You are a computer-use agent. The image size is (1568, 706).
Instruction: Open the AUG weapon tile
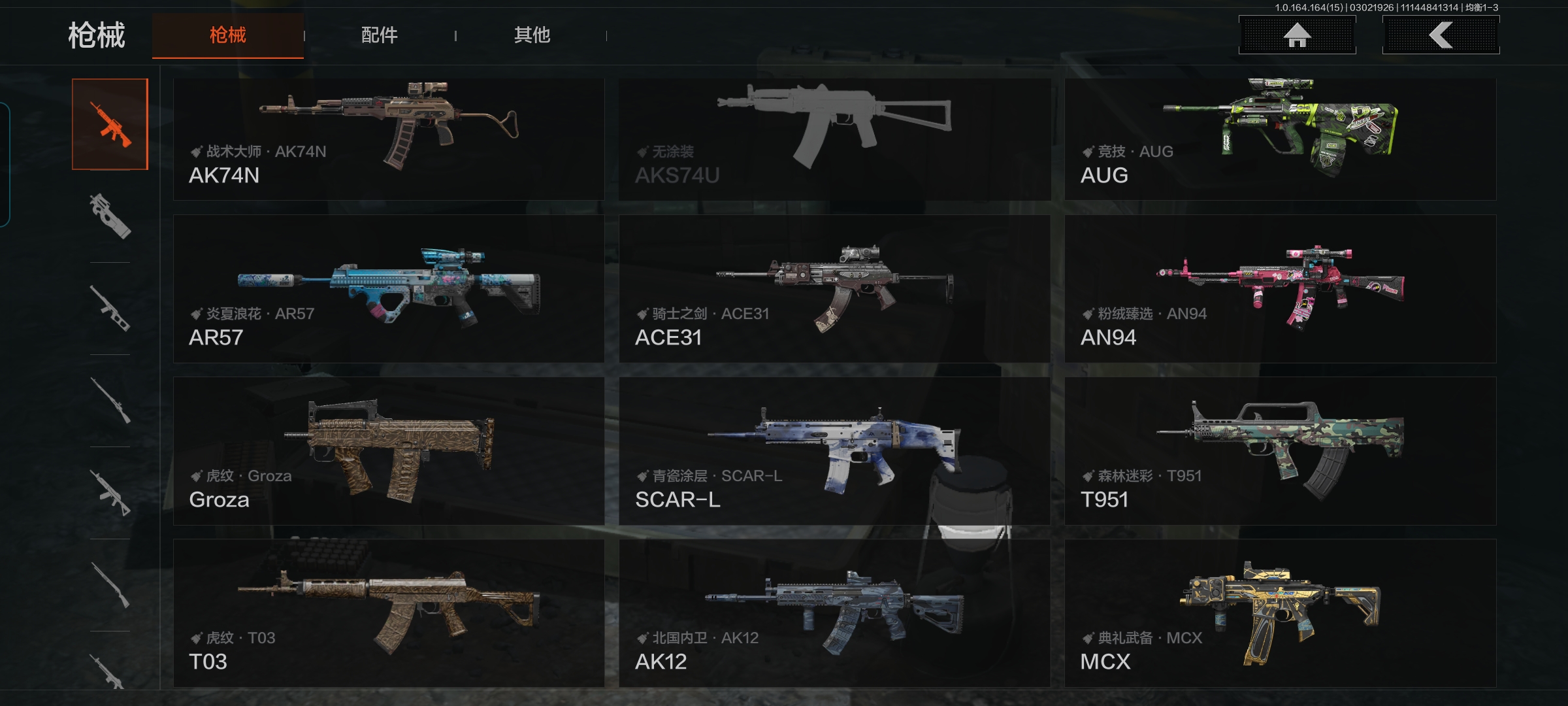click(1280, 139)
